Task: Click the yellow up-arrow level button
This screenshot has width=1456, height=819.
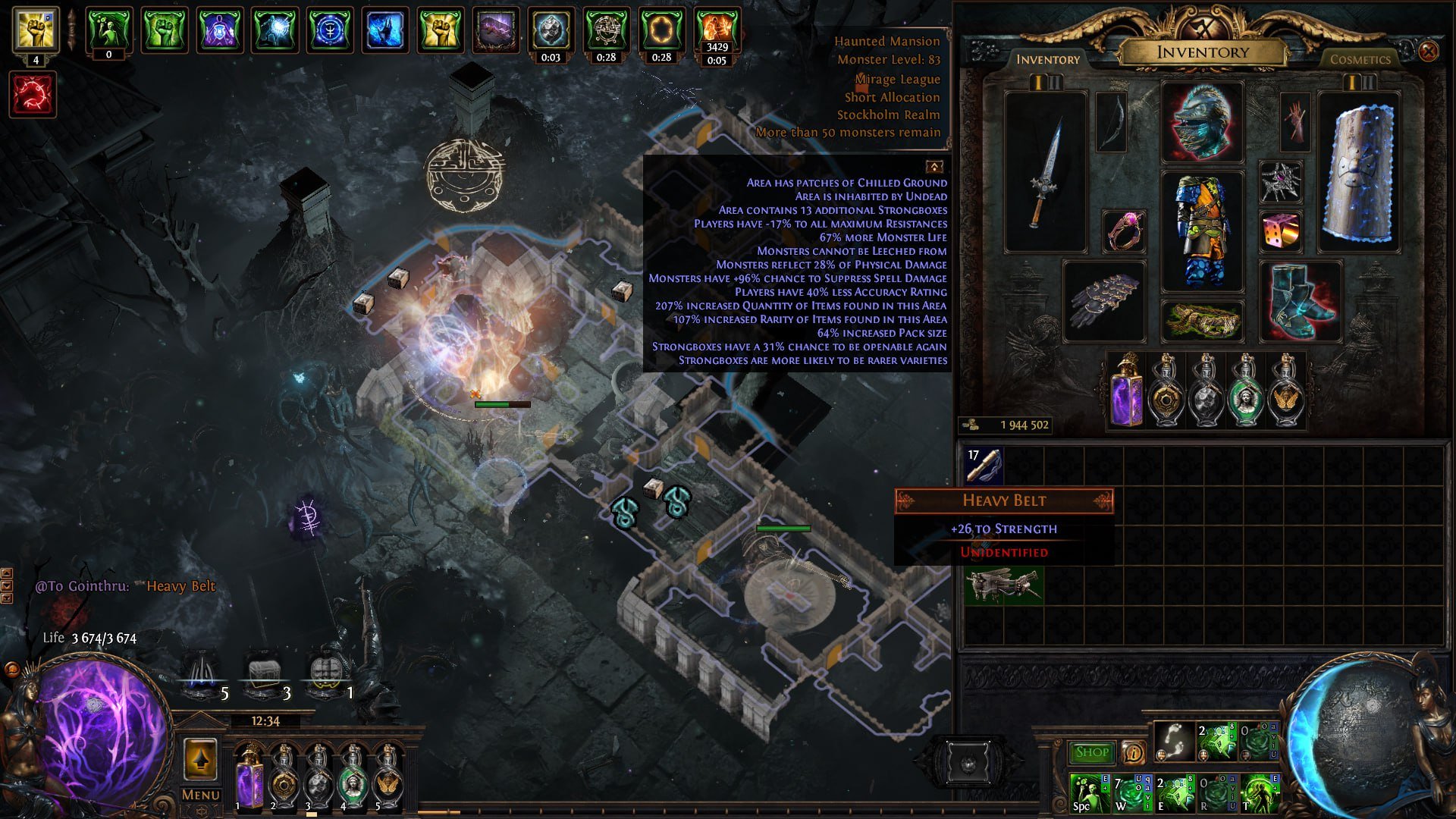Action: [x=200, y=758]
